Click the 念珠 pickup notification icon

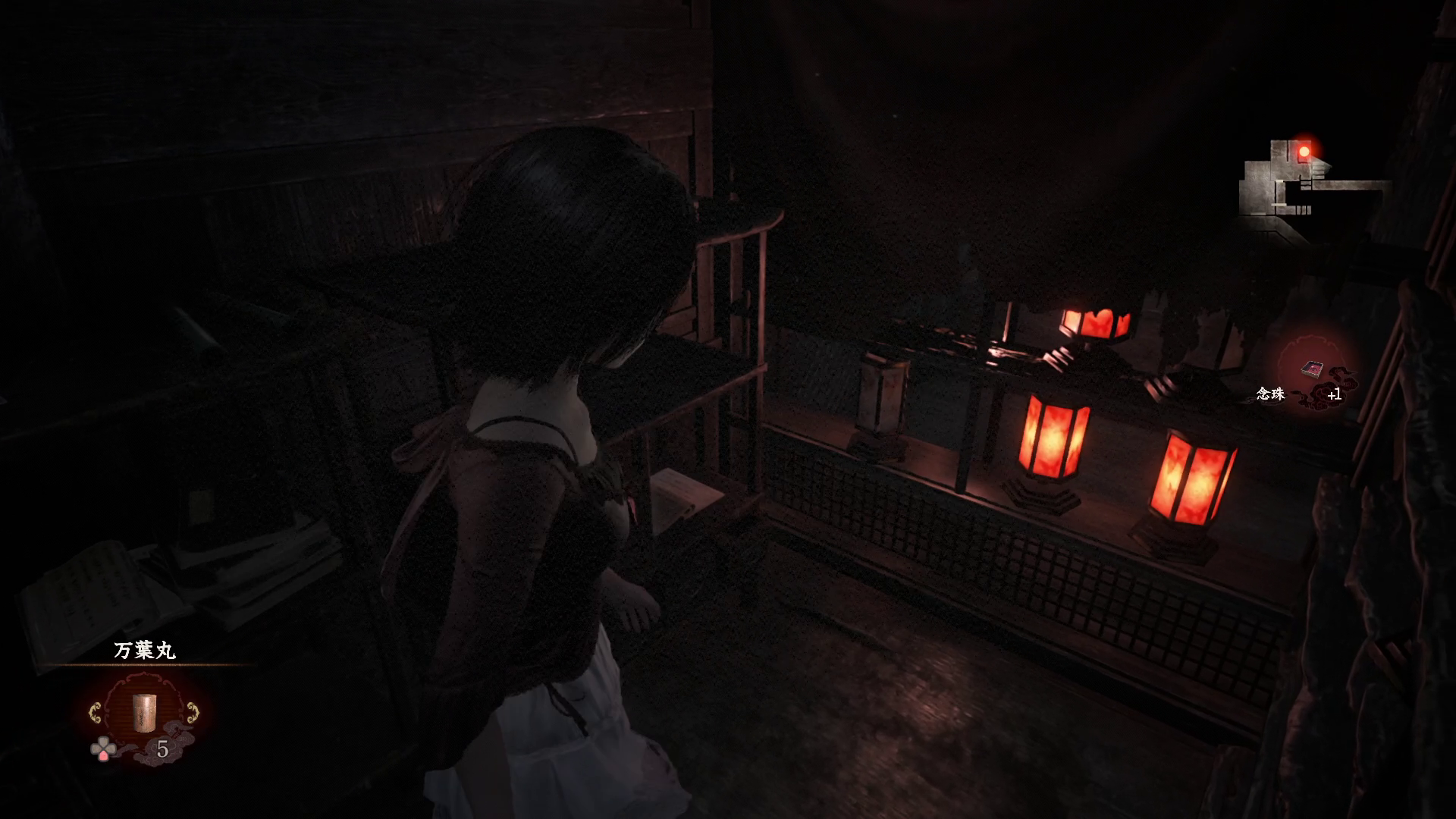tap(1312, 371)
